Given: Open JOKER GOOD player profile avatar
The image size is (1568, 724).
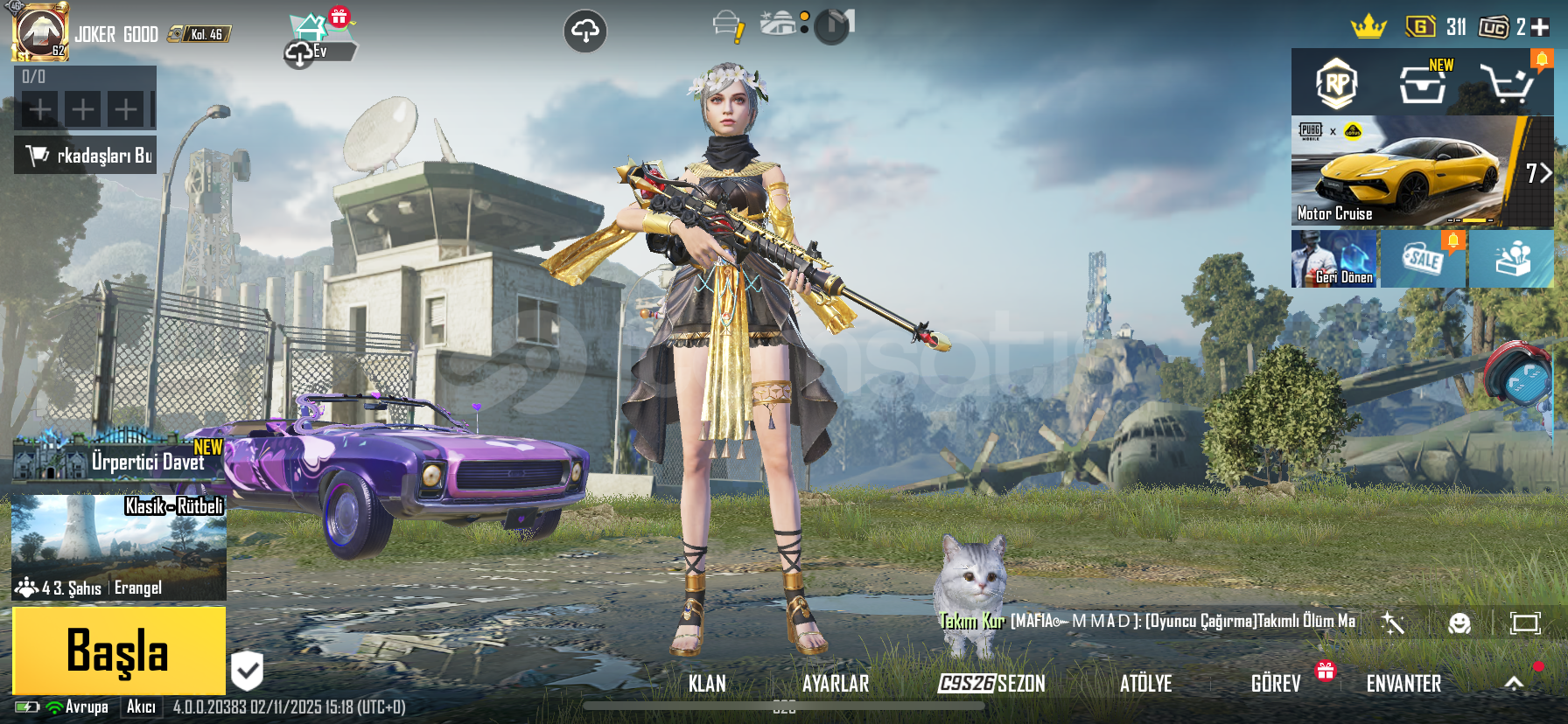Looking at the screenshot, I should 39,32.
